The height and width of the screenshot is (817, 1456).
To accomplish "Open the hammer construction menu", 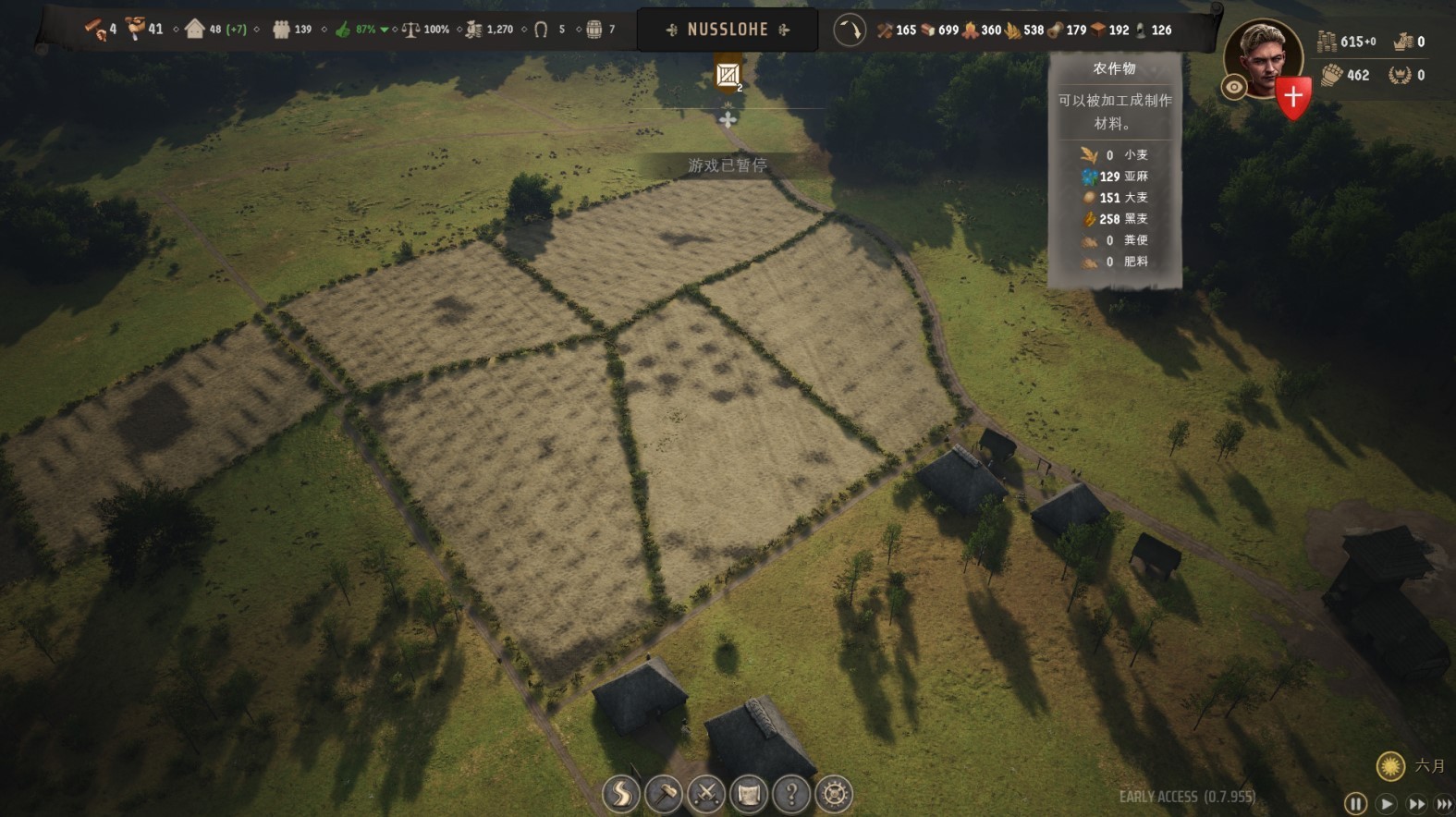I will [664, 794].
